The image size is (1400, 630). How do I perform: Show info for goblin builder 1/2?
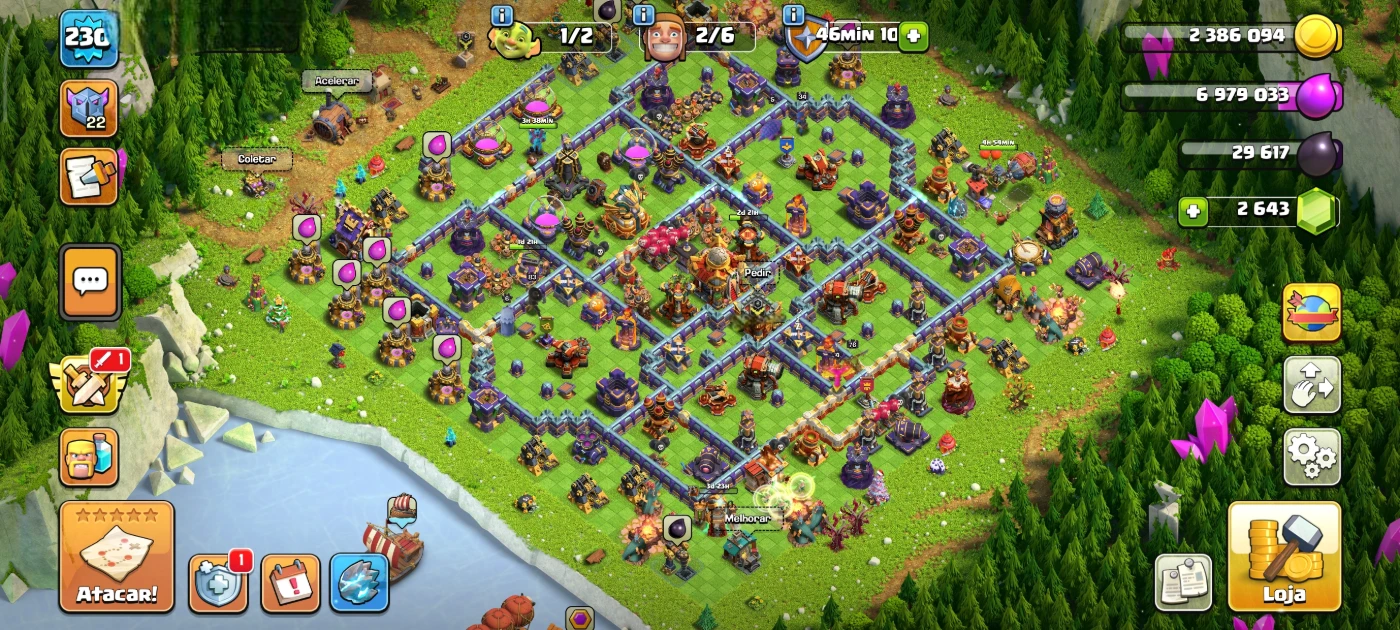pos(502,16)
